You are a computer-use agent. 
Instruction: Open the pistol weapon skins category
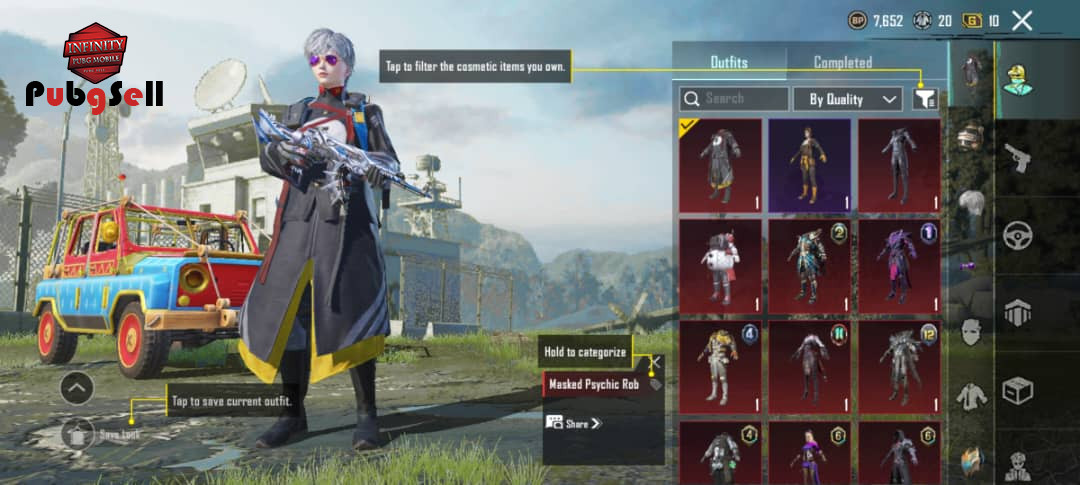[1017, 157]
